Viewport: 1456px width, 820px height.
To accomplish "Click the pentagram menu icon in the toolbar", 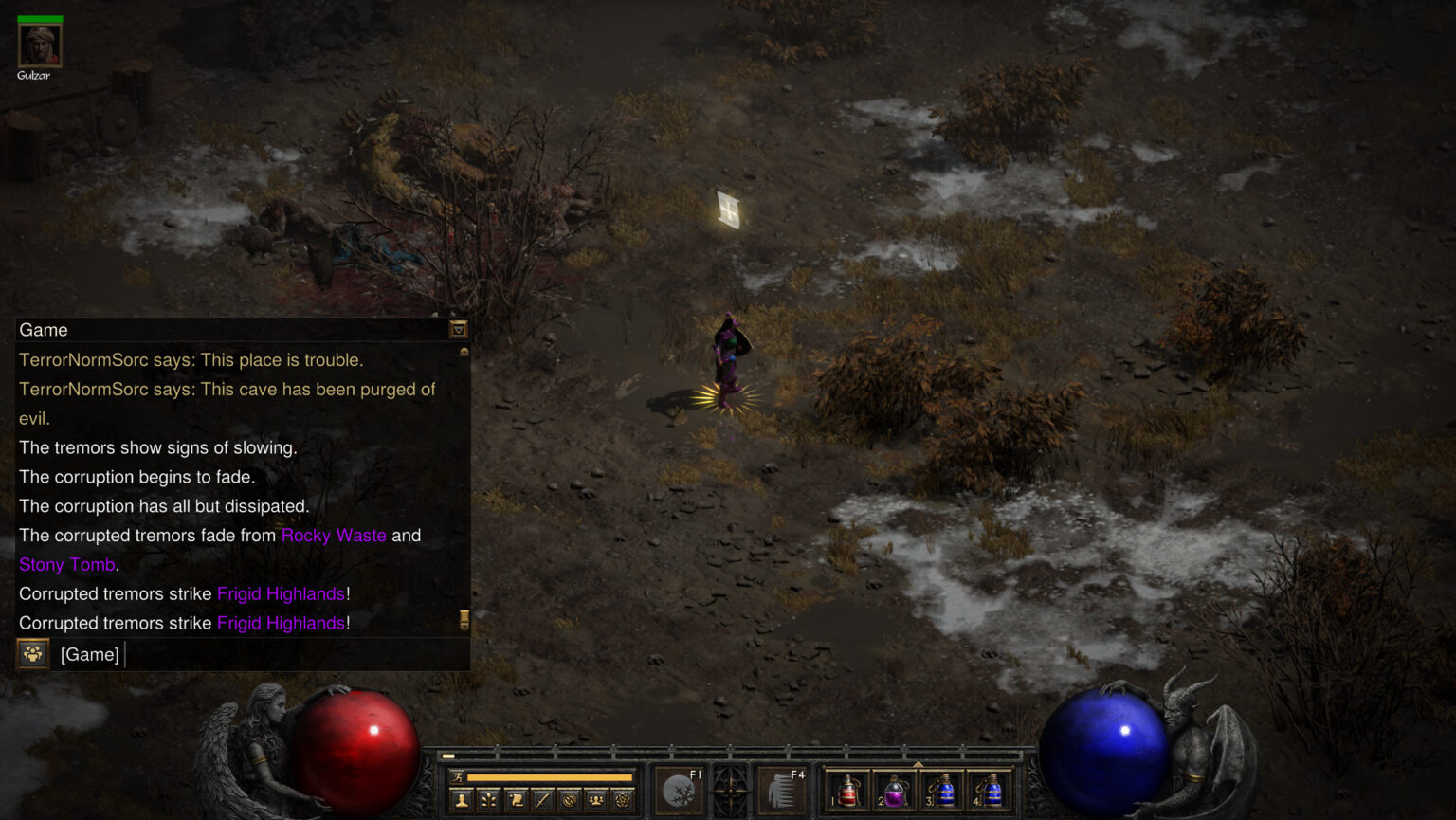I will pyautogui.click(x=623, y=800).
